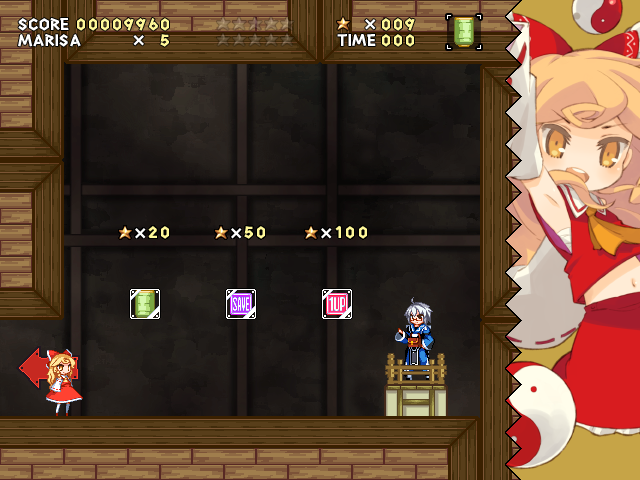Choose the pink 1UP block
The width and height of the screenshot is (640, 480).
(x=336, y=303)
